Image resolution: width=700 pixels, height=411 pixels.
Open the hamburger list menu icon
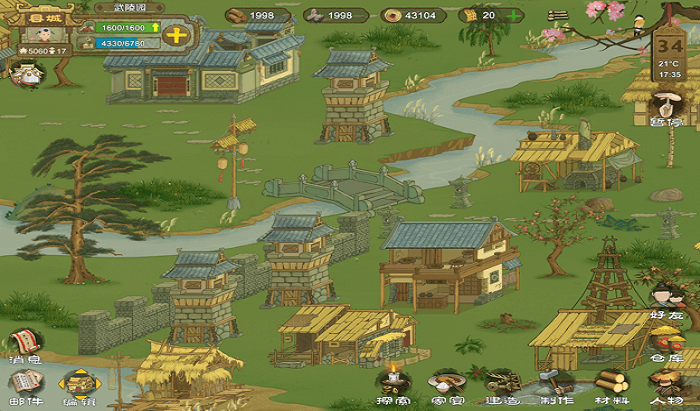coord(558,15)
